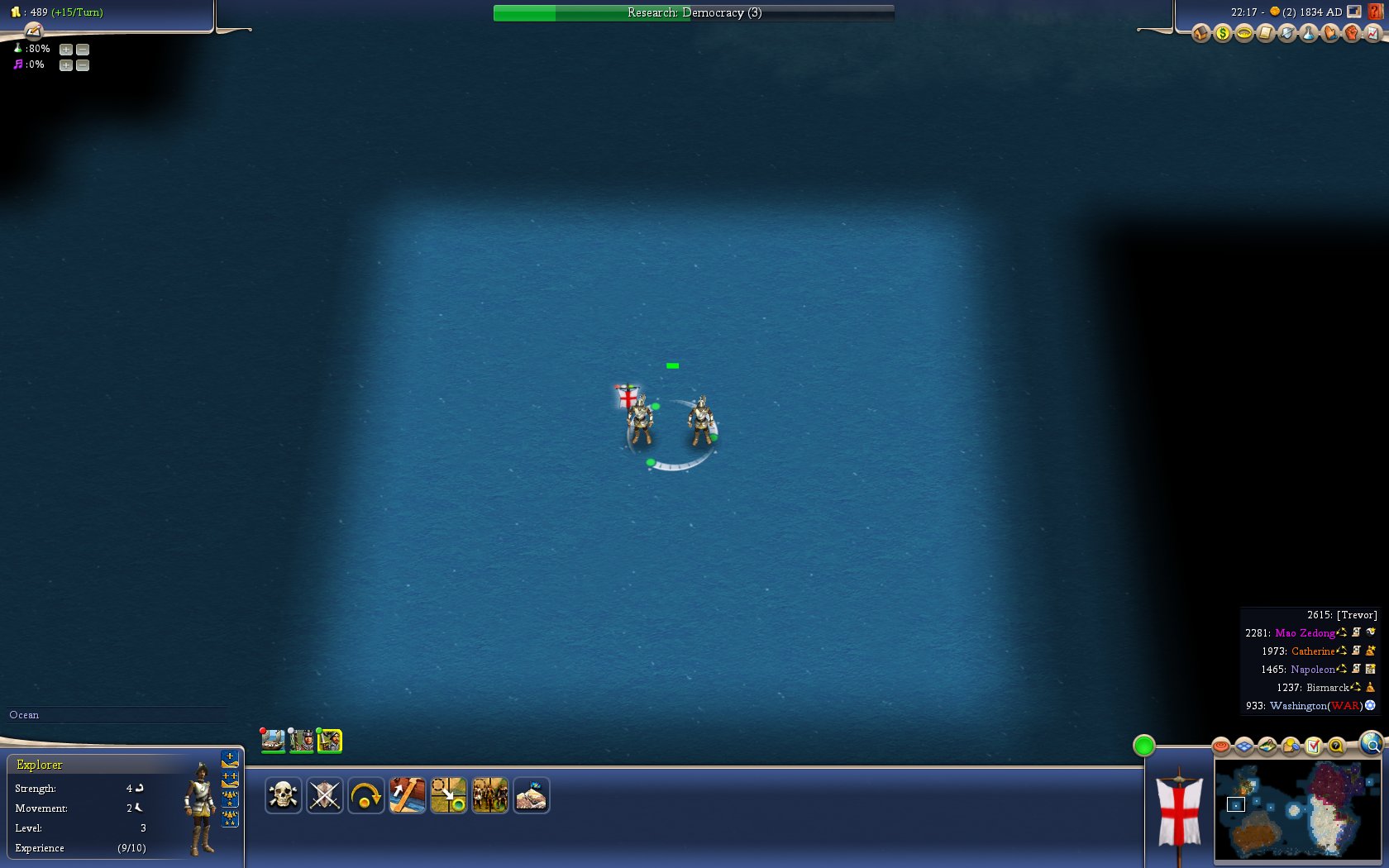This screenshot has height=868, width=1389.
Task: Fortify unit with crossed swords shield icon
Action: pos(324,796)
